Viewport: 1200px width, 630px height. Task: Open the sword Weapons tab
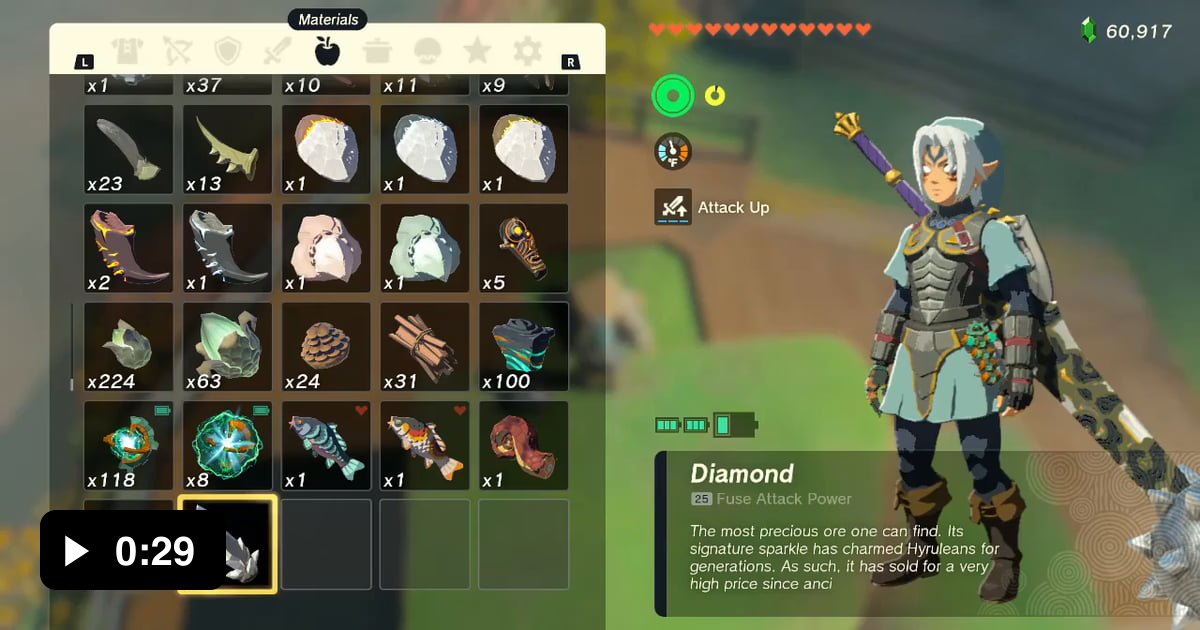(277, 51)
